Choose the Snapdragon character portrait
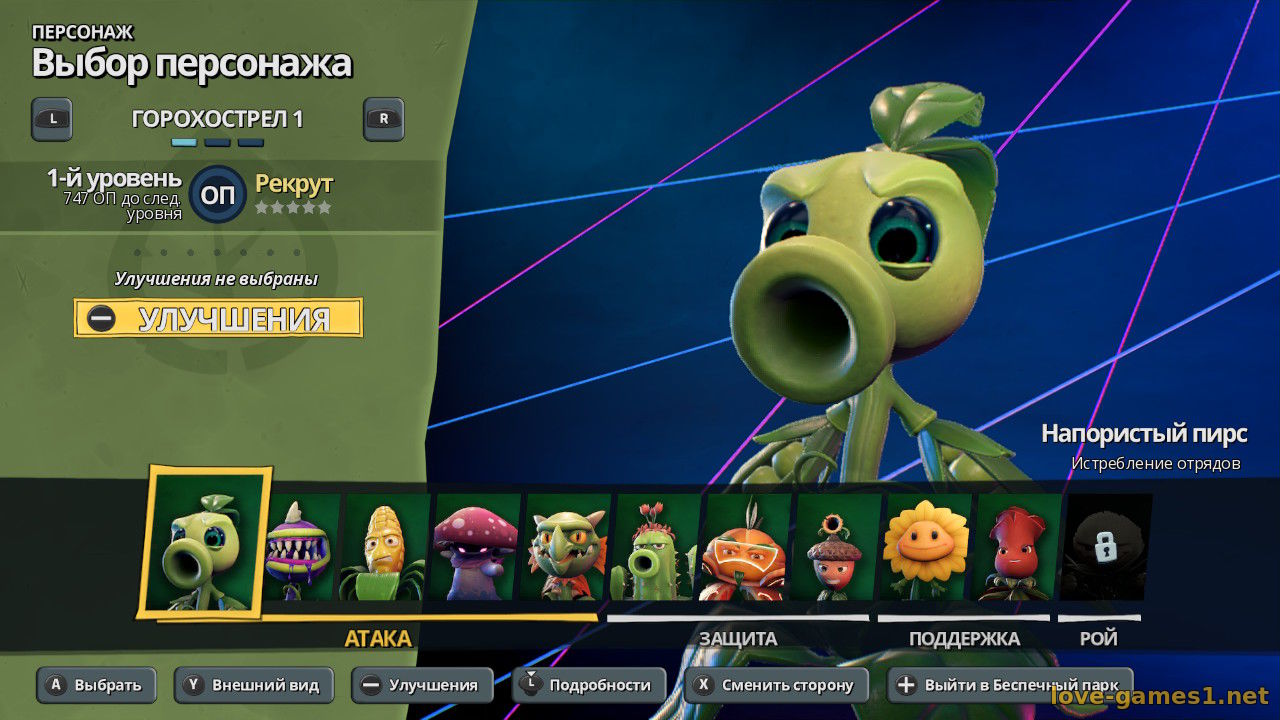The width and height of the screenshot is (1280, 720). pyautogui.click(x=566, y=548)
